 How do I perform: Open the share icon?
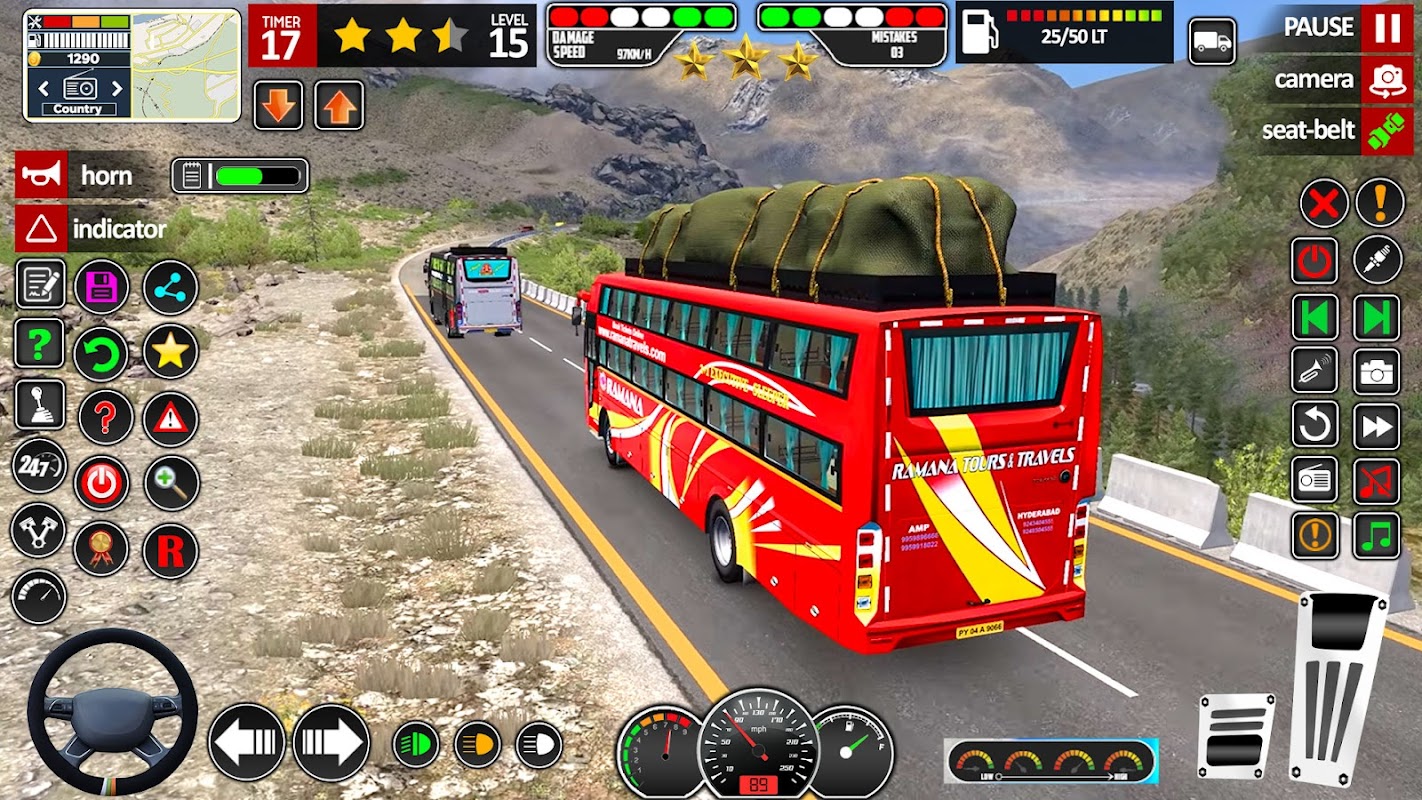click(170, 288)
